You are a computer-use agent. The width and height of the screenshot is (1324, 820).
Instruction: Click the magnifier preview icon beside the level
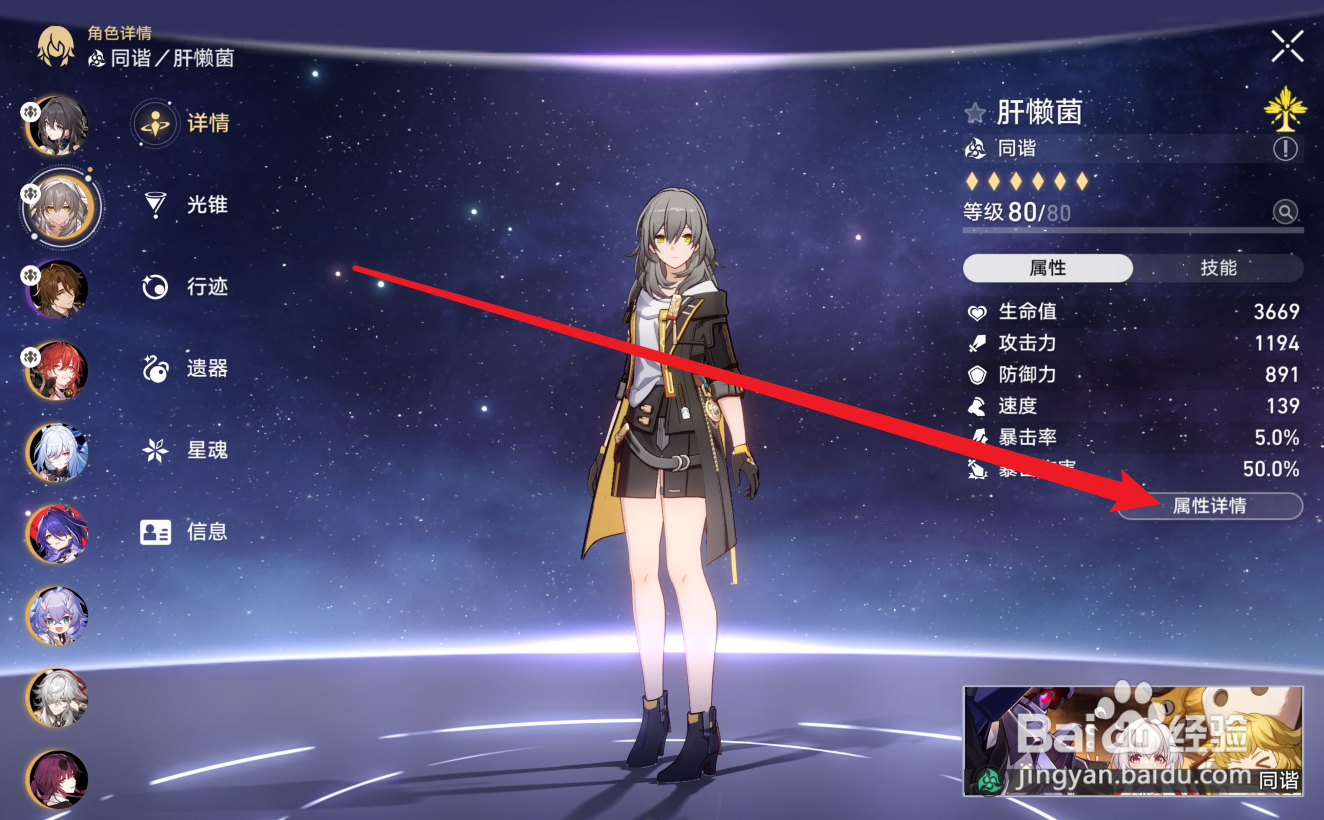1286,212
